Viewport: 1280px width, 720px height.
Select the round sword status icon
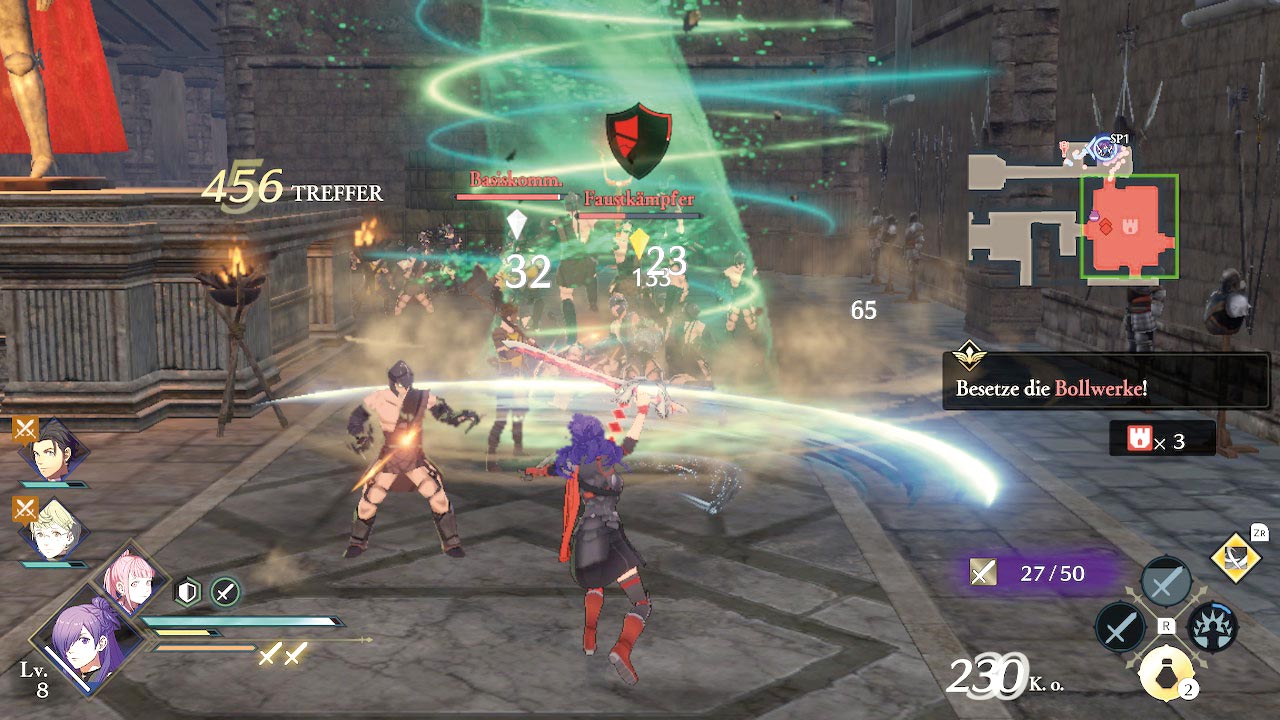(x=225, y=592)
